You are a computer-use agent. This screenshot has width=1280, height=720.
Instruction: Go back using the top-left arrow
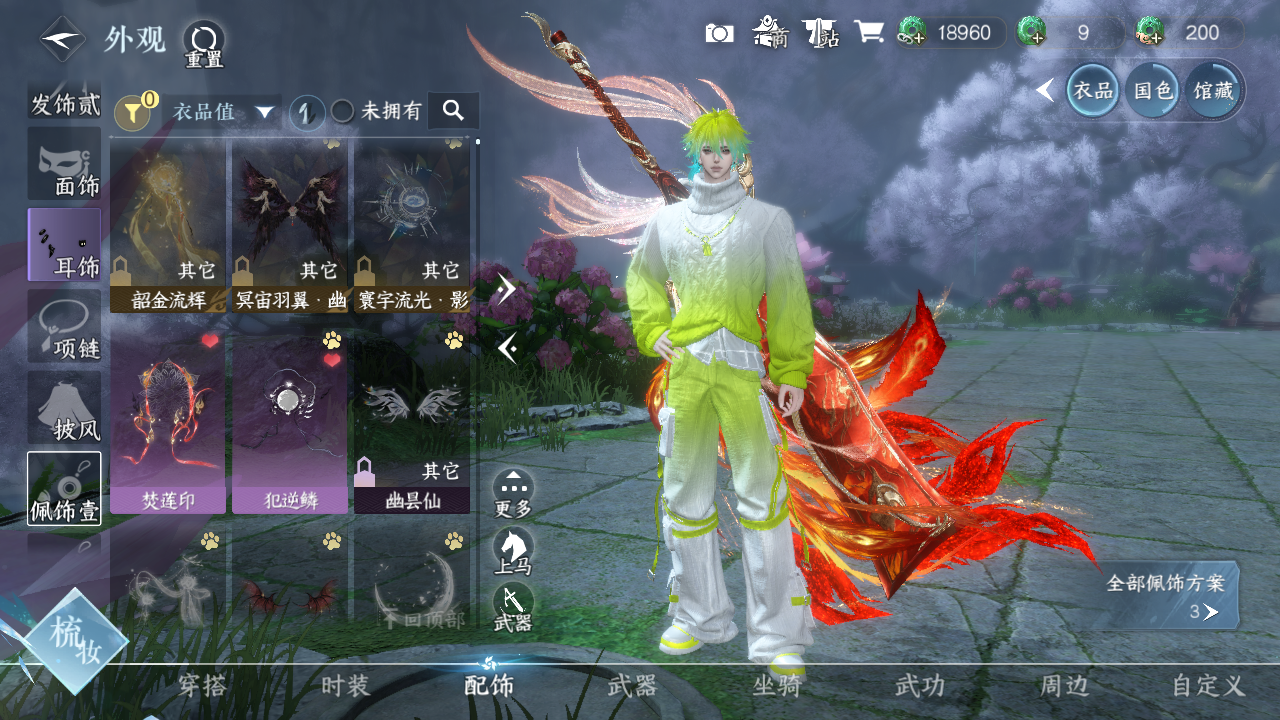point(62,39)
